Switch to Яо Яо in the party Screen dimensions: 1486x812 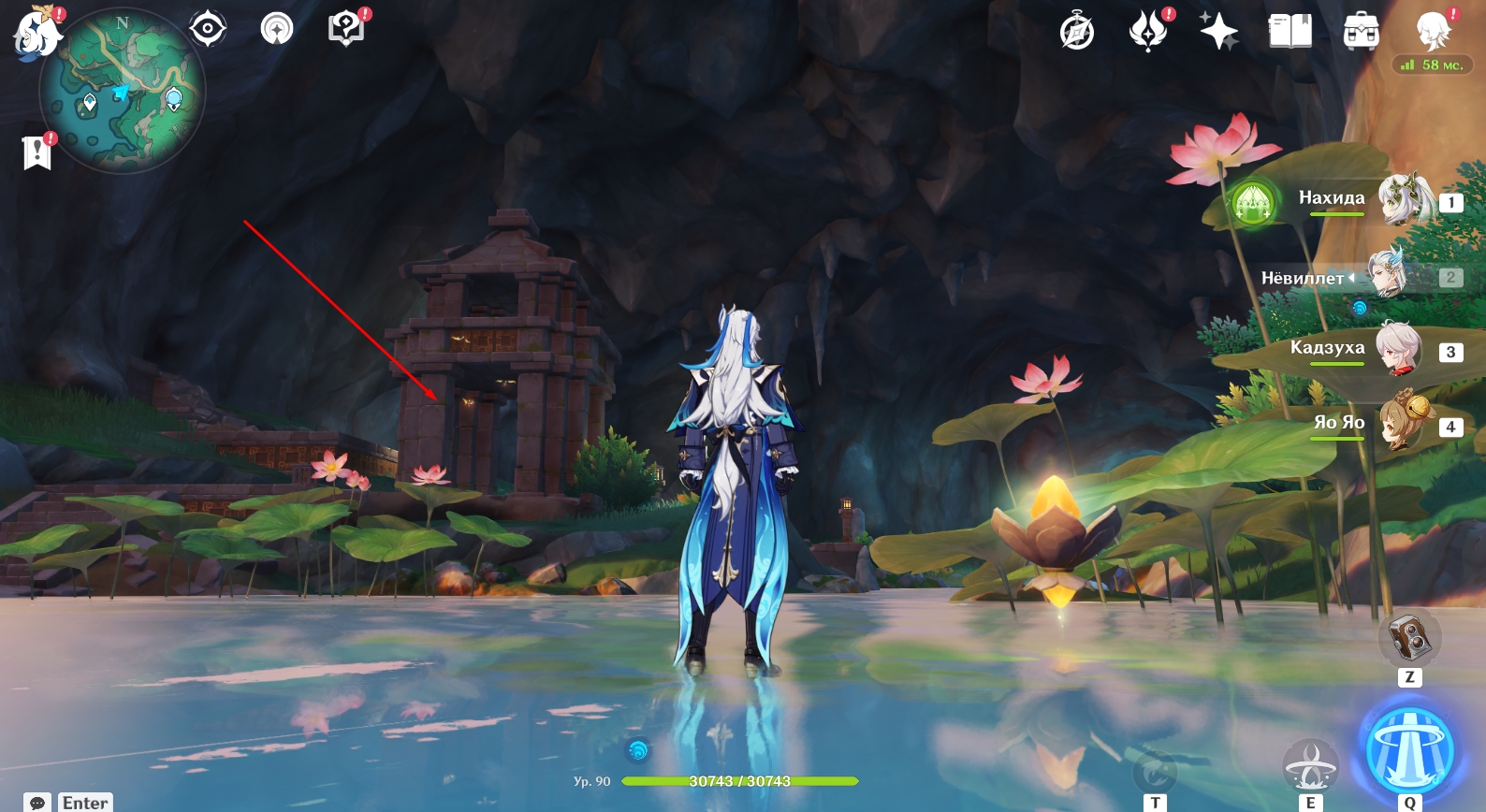(1402, 425)
